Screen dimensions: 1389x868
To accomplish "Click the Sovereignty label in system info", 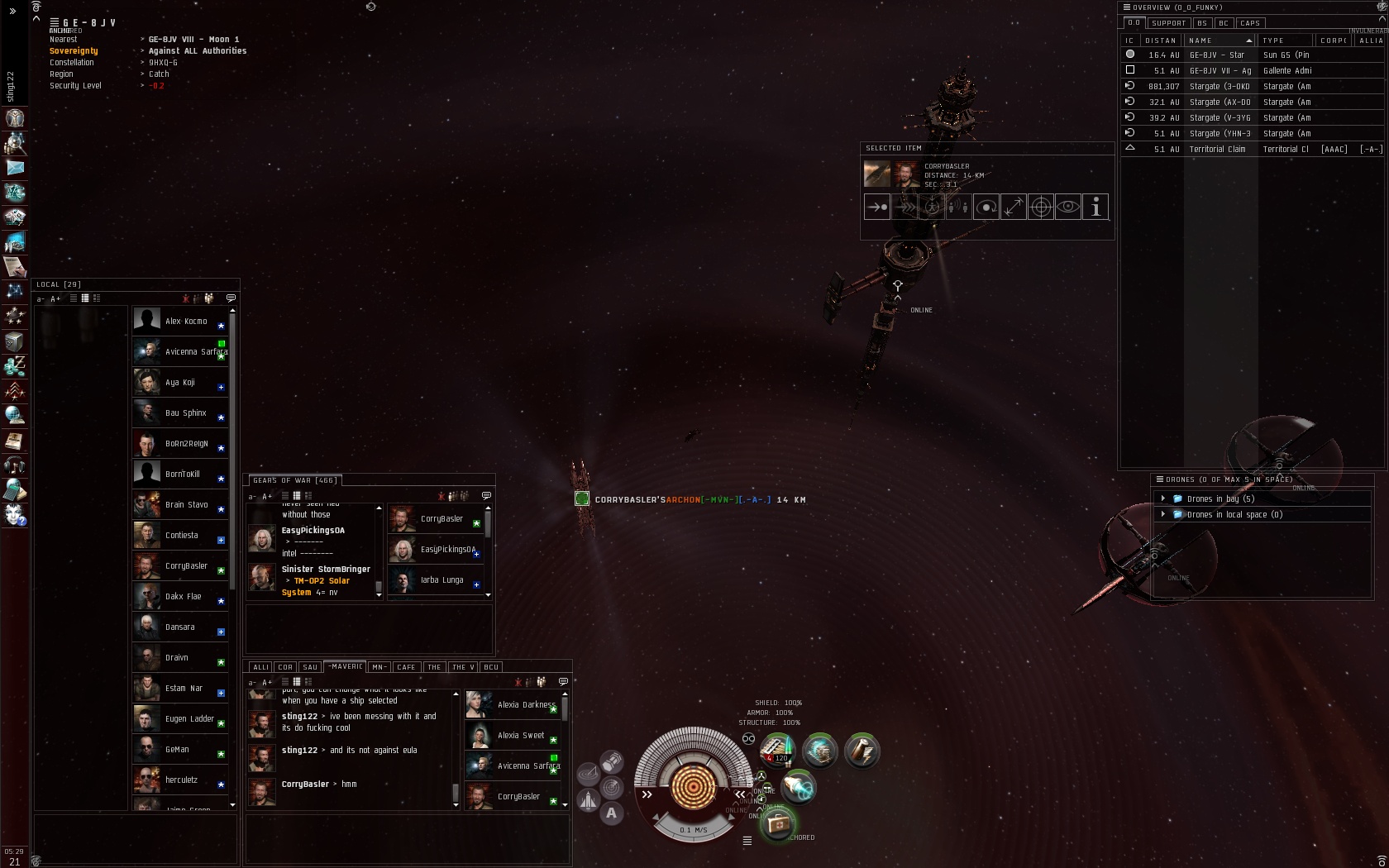I will (74, 51).
